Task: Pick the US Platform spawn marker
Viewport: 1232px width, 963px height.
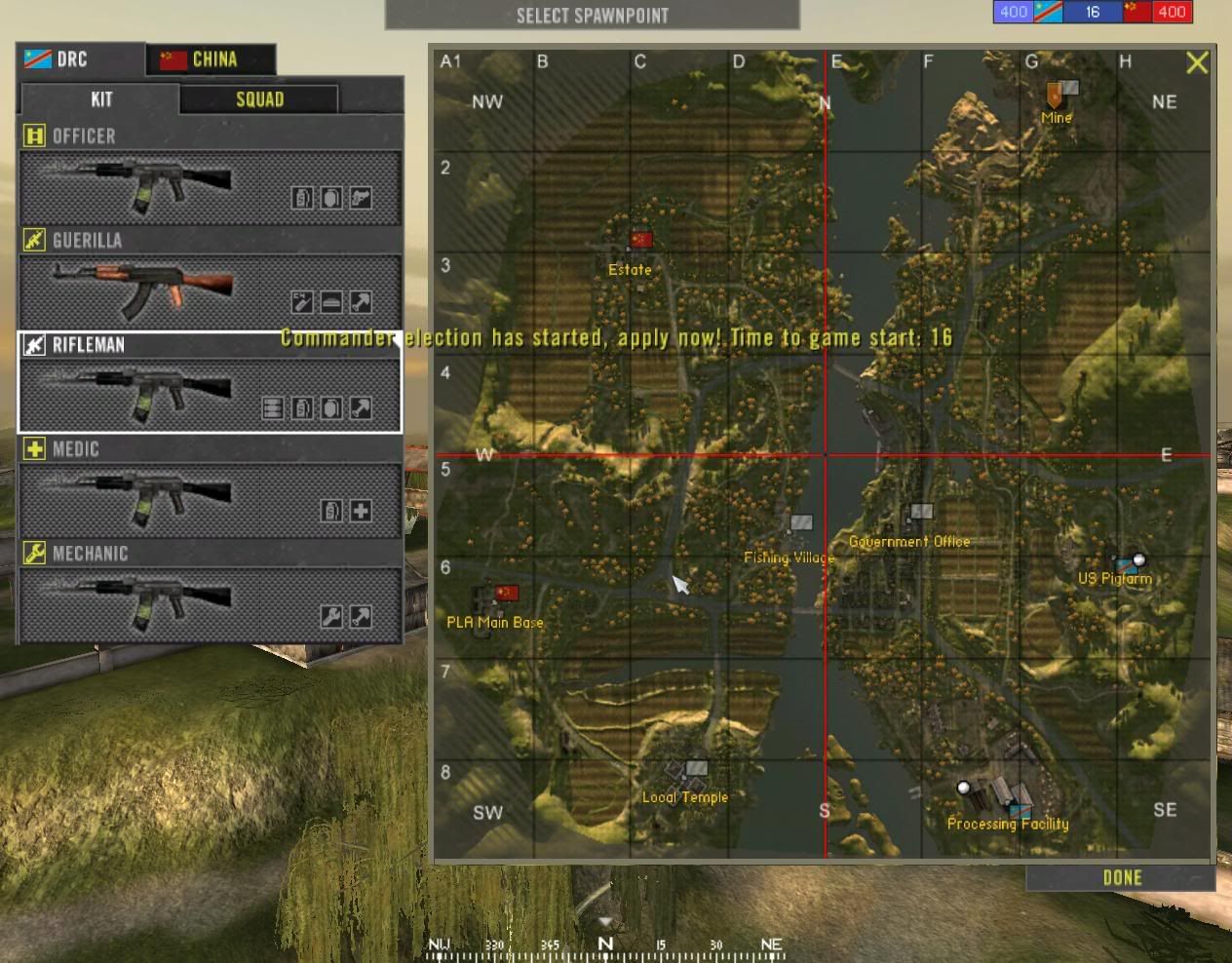Action: (1131, 563)
